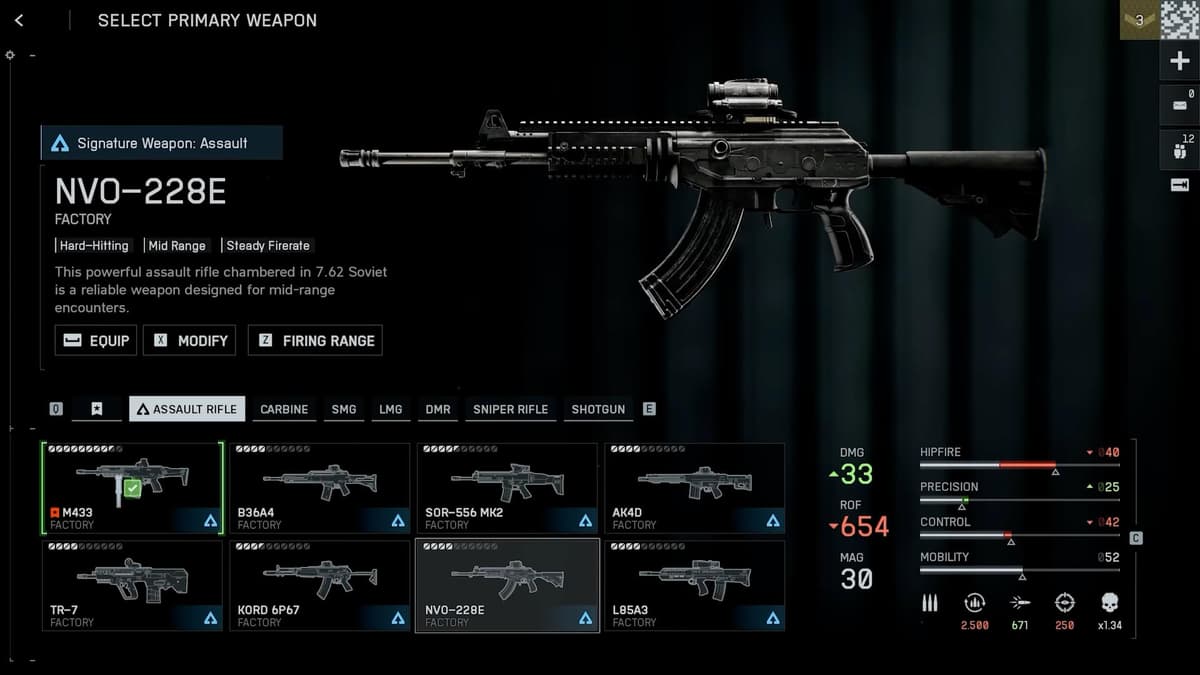This screenshot has width=1200, height=675.
Task: Open the DMR weapons tab
Action: [x=438, y=409]
